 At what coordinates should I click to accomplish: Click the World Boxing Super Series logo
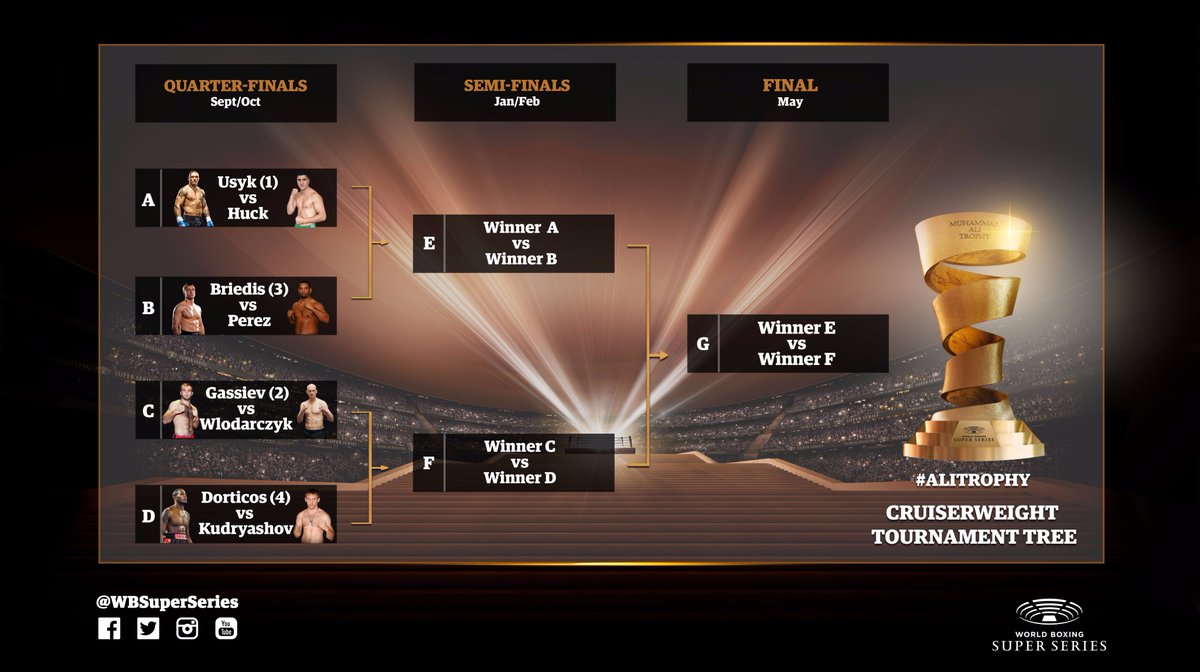tap(1061, 625)
